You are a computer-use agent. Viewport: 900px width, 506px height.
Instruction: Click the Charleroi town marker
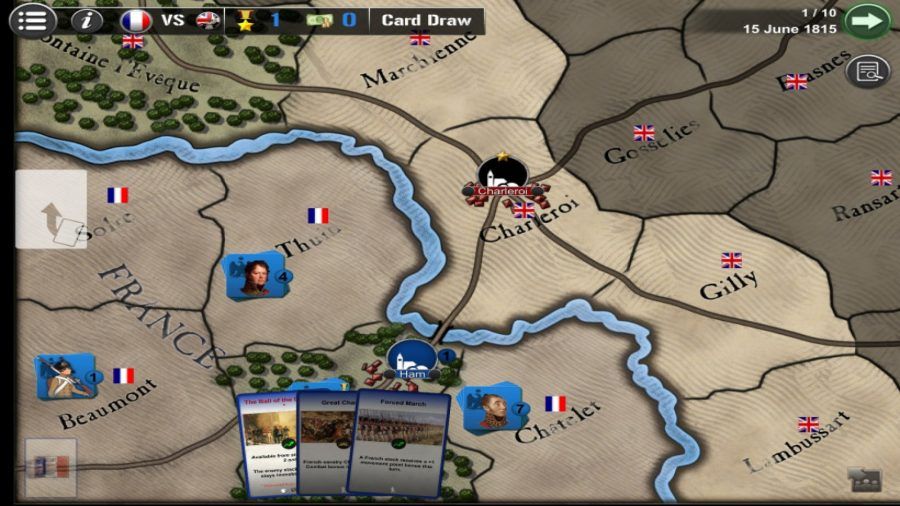(500, 178)
